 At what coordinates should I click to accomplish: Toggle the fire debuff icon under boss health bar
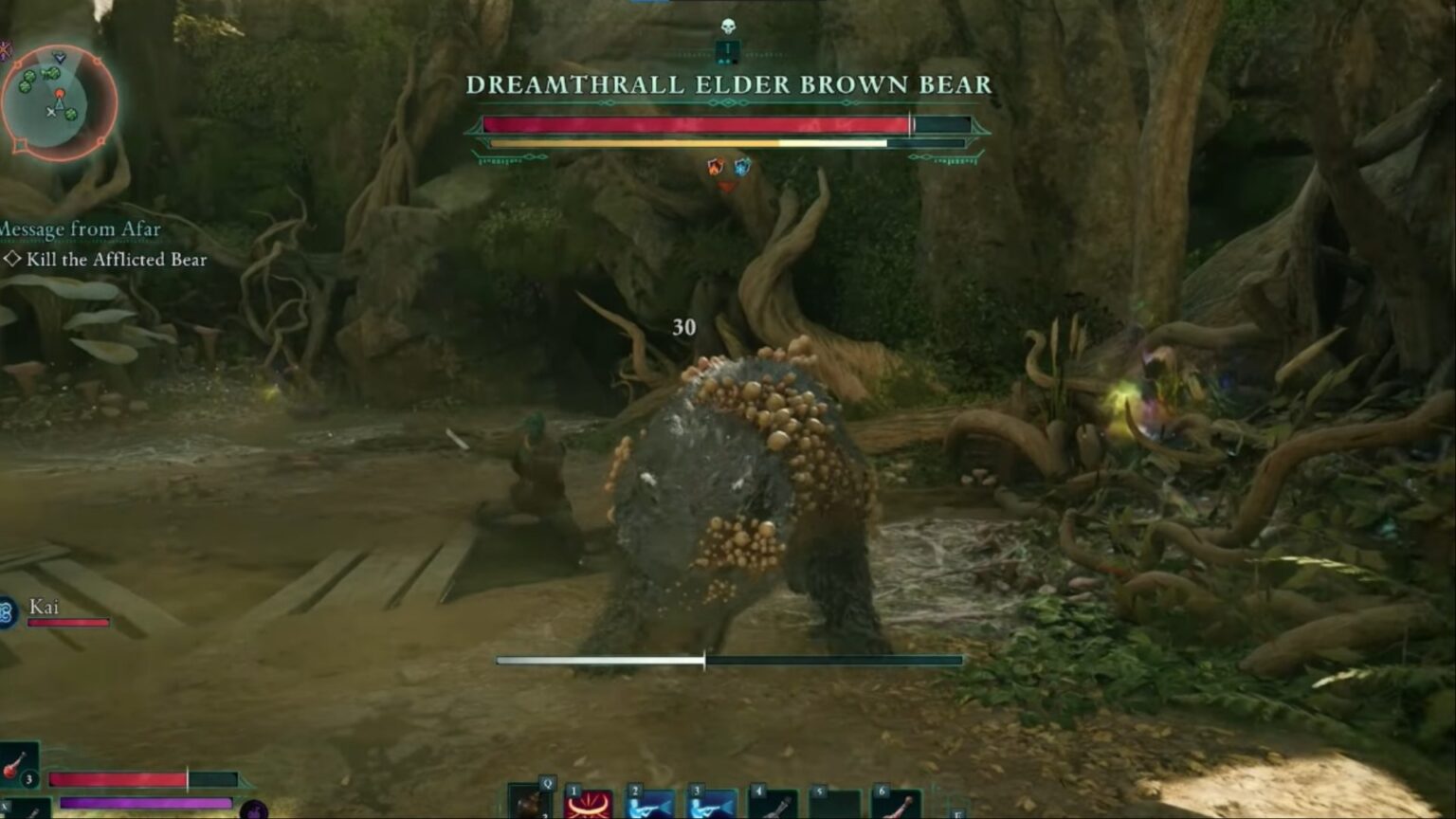tap(714, 167)
